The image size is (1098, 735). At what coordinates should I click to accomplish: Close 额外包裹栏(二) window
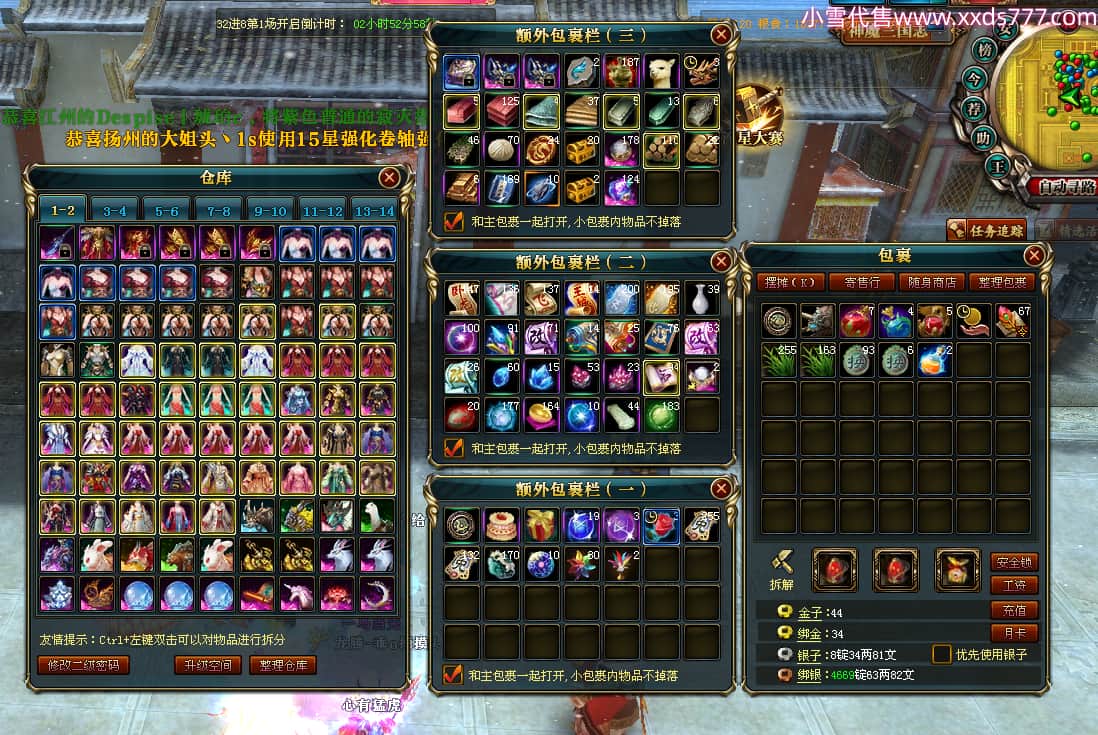(721, 262)
